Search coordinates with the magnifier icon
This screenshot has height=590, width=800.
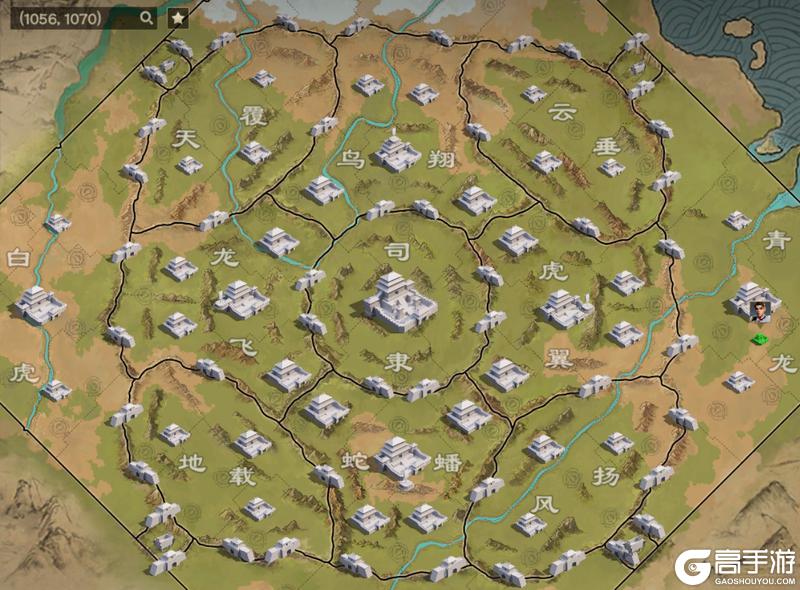(x=147, y=18)
